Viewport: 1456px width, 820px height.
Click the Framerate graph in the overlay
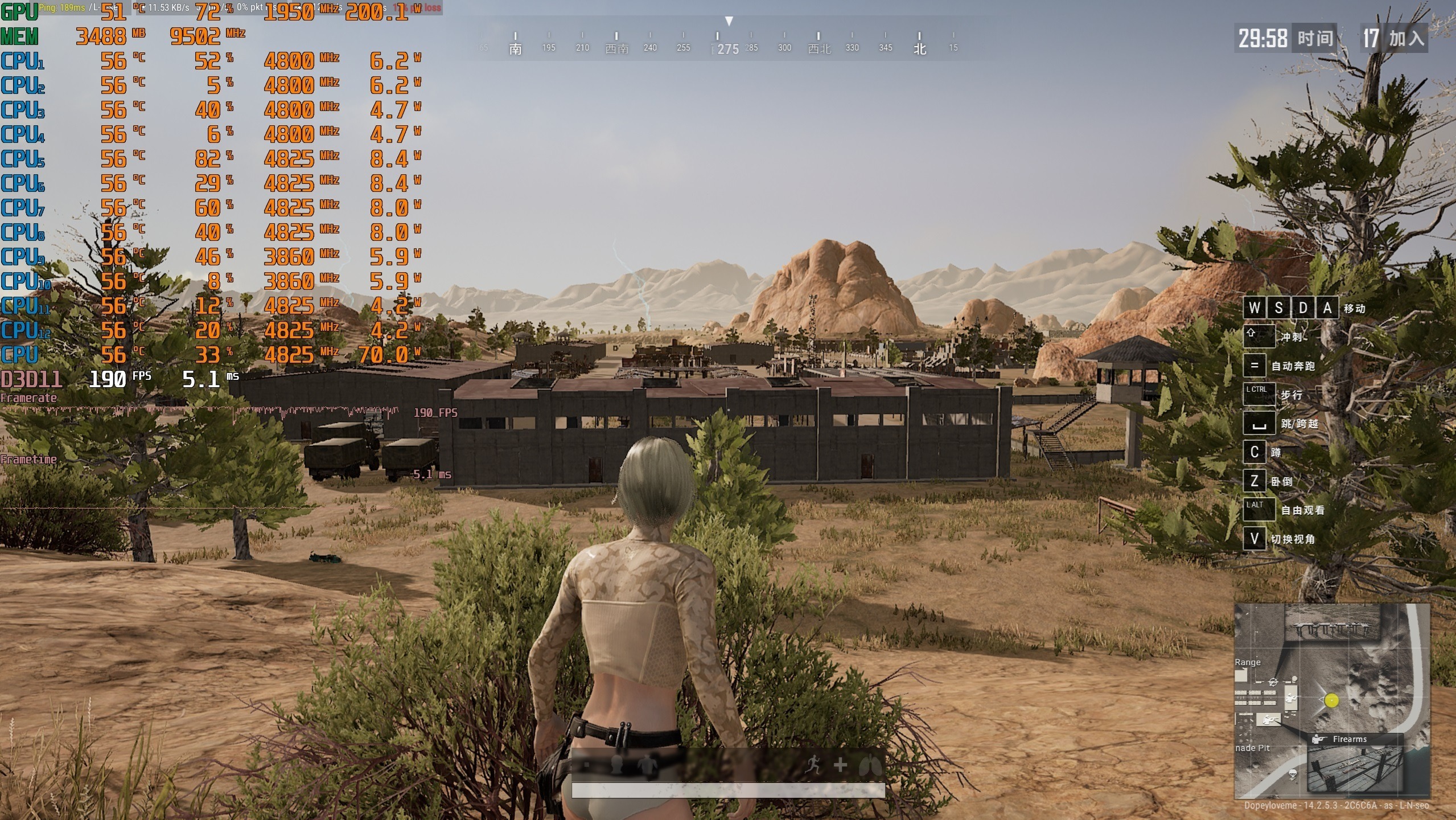click(x=199, y=410)
